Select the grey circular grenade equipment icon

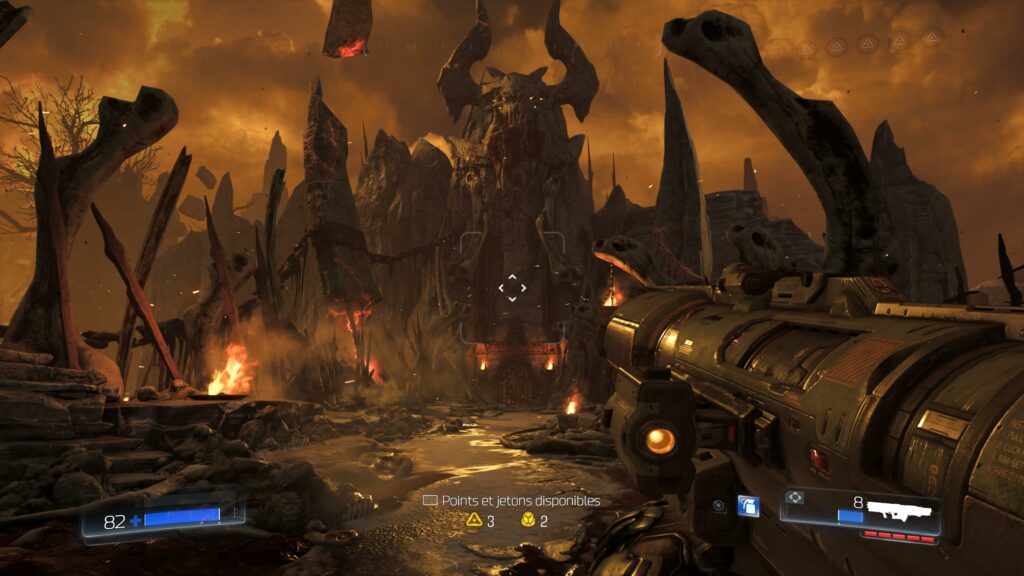coord(718,506)
